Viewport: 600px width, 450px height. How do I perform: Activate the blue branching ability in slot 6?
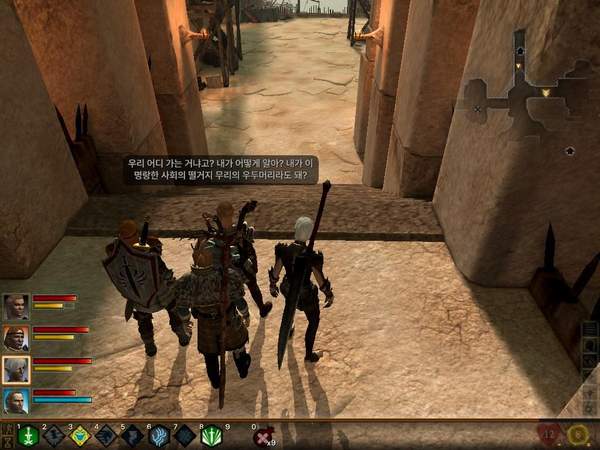[x=159, y=436]
